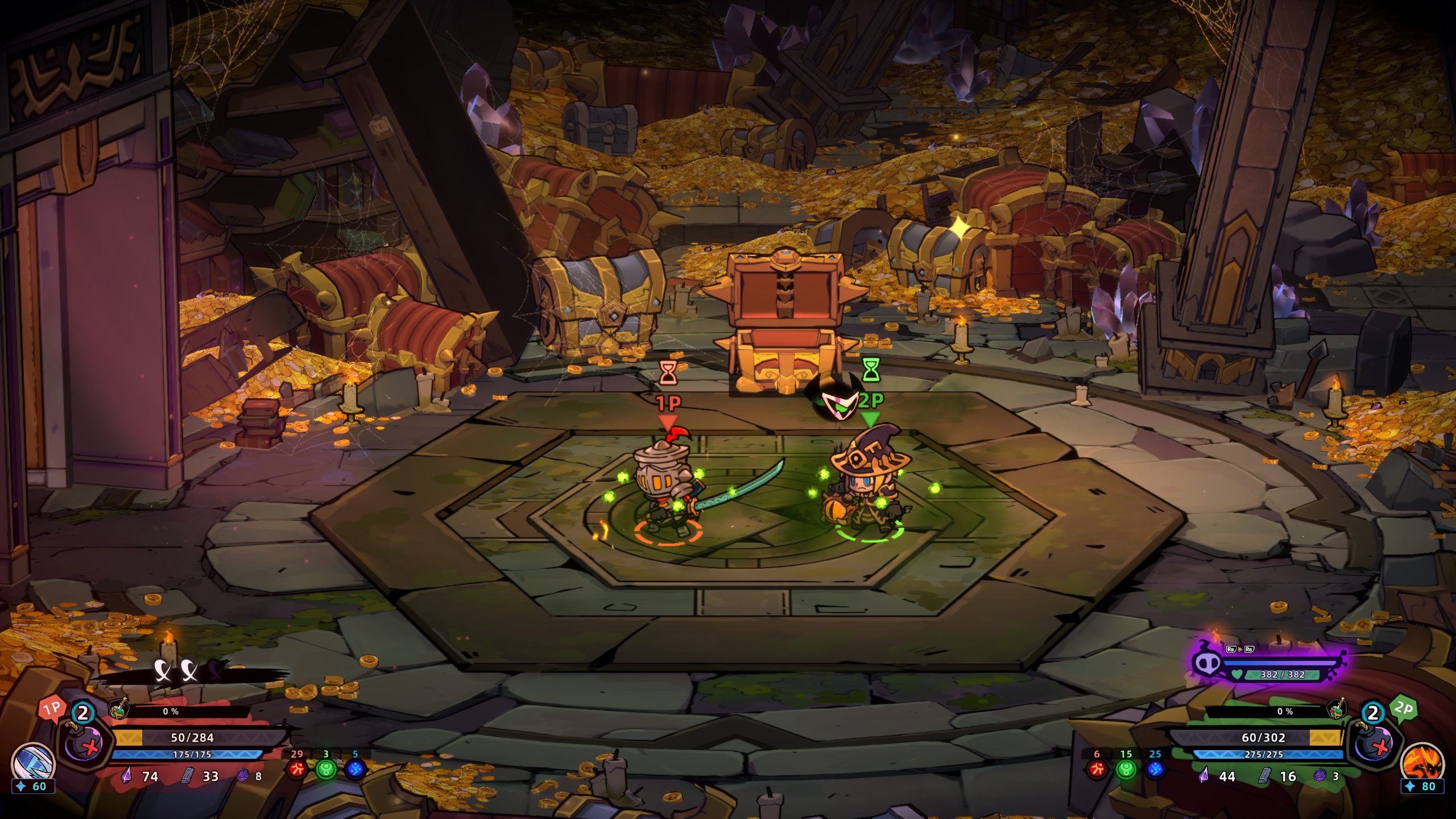Activate player one's blue whirlwind skill
Image resolution: width=1456 pixels, height=819 pixels.
33,760
